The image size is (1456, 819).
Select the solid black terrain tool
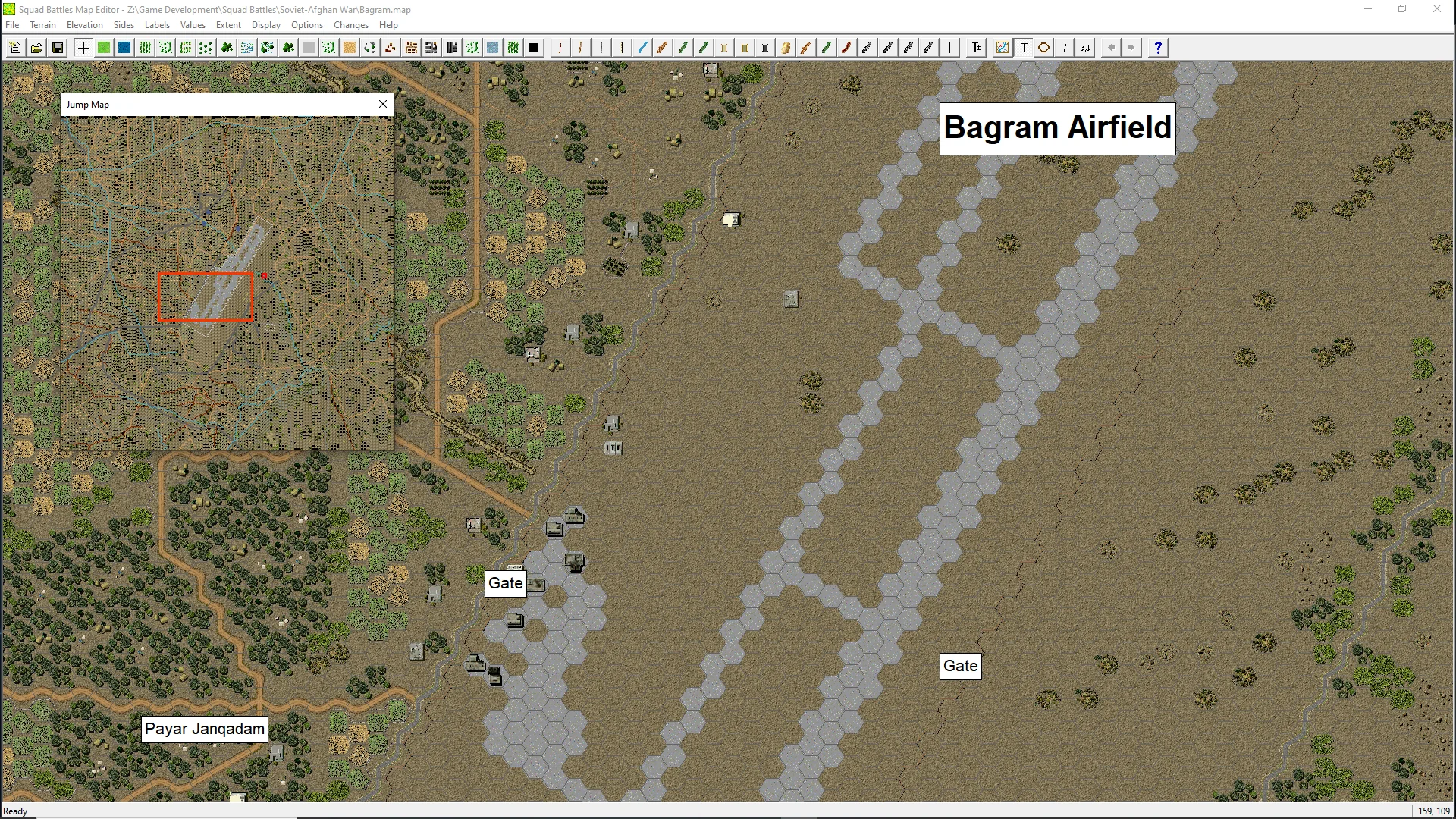tap(534, 48)
